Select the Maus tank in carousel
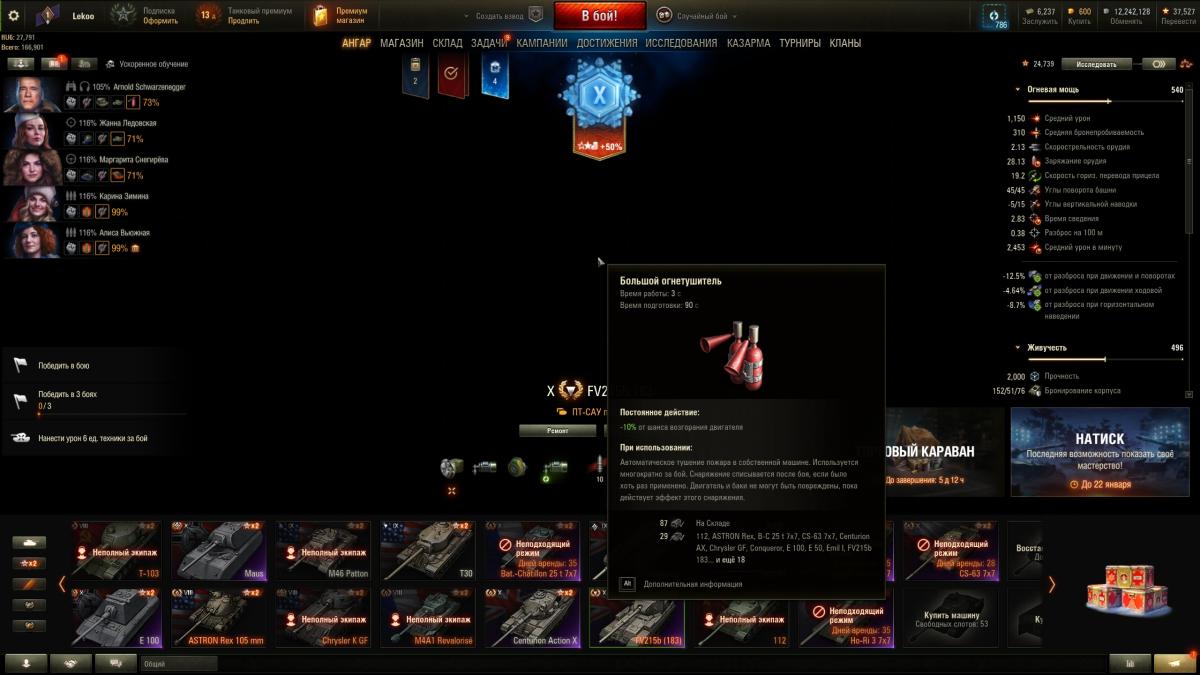 [217, 550]
